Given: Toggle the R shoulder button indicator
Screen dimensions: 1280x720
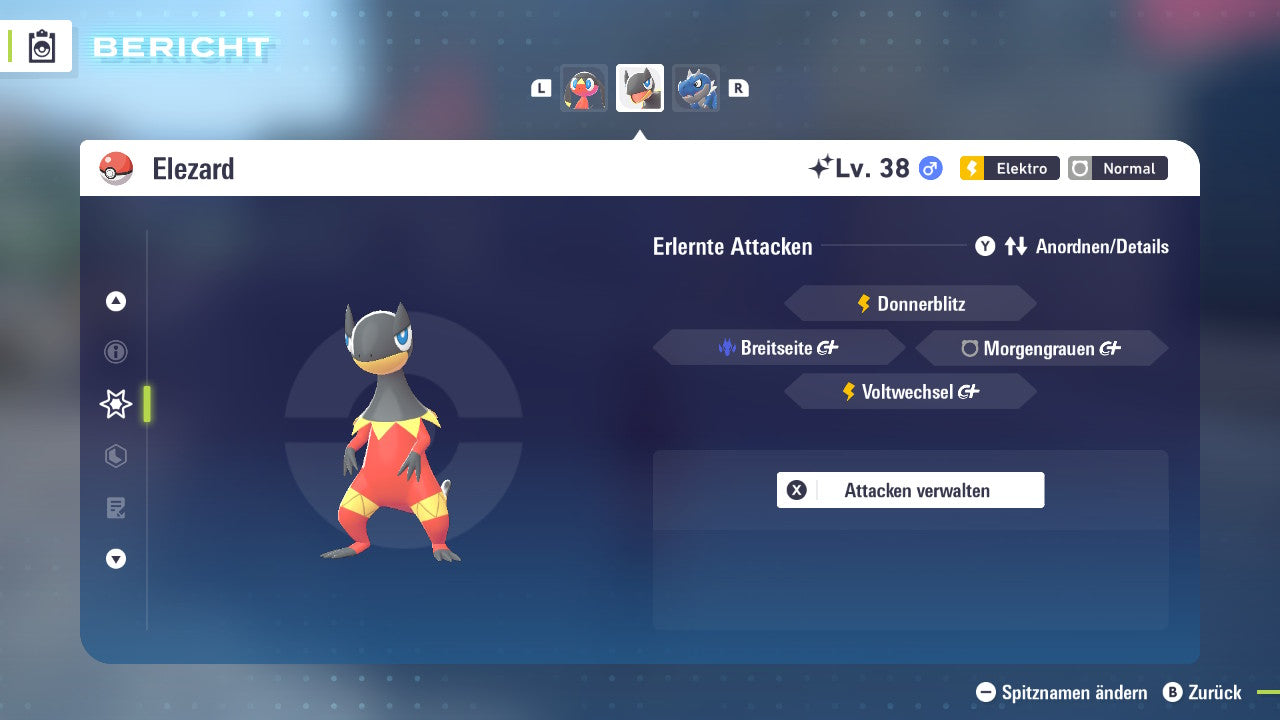Looking at the screenshot, I should (x=738, y=88).
